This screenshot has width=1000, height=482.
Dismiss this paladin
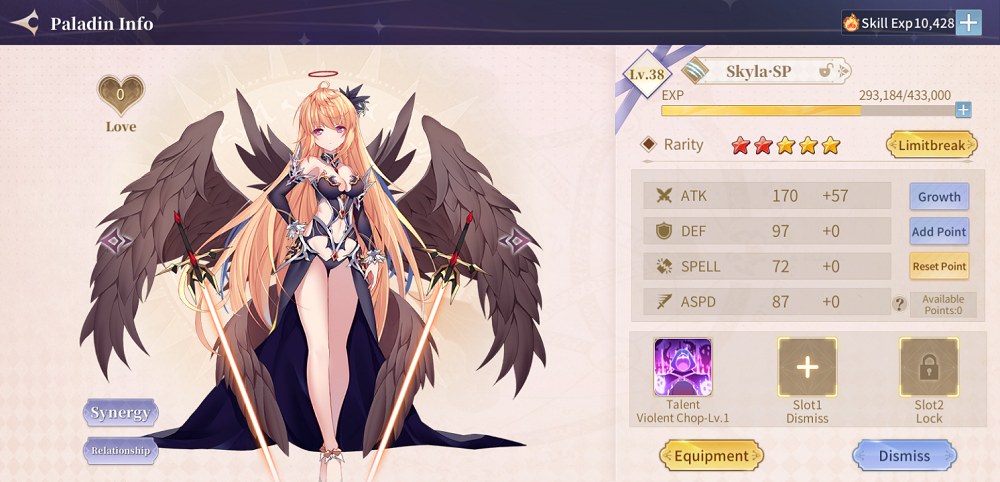pos(904,456)
